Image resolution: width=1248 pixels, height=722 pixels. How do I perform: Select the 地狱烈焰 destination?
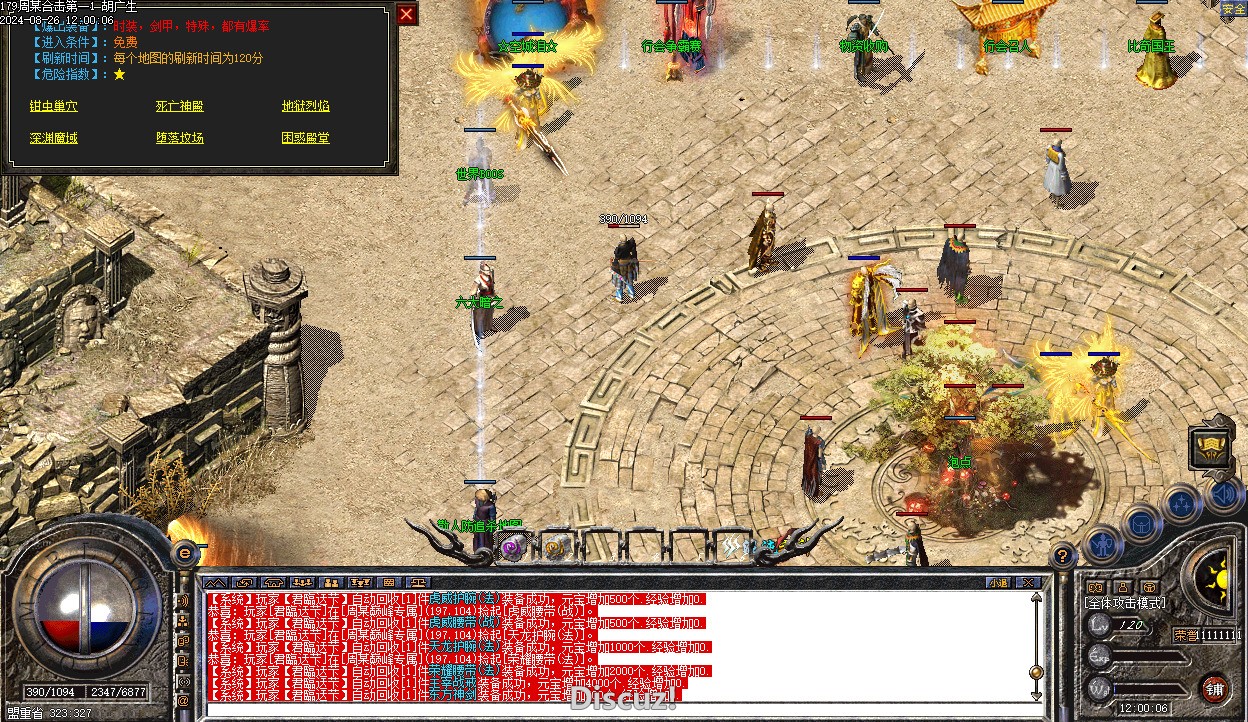pos(305,106)
